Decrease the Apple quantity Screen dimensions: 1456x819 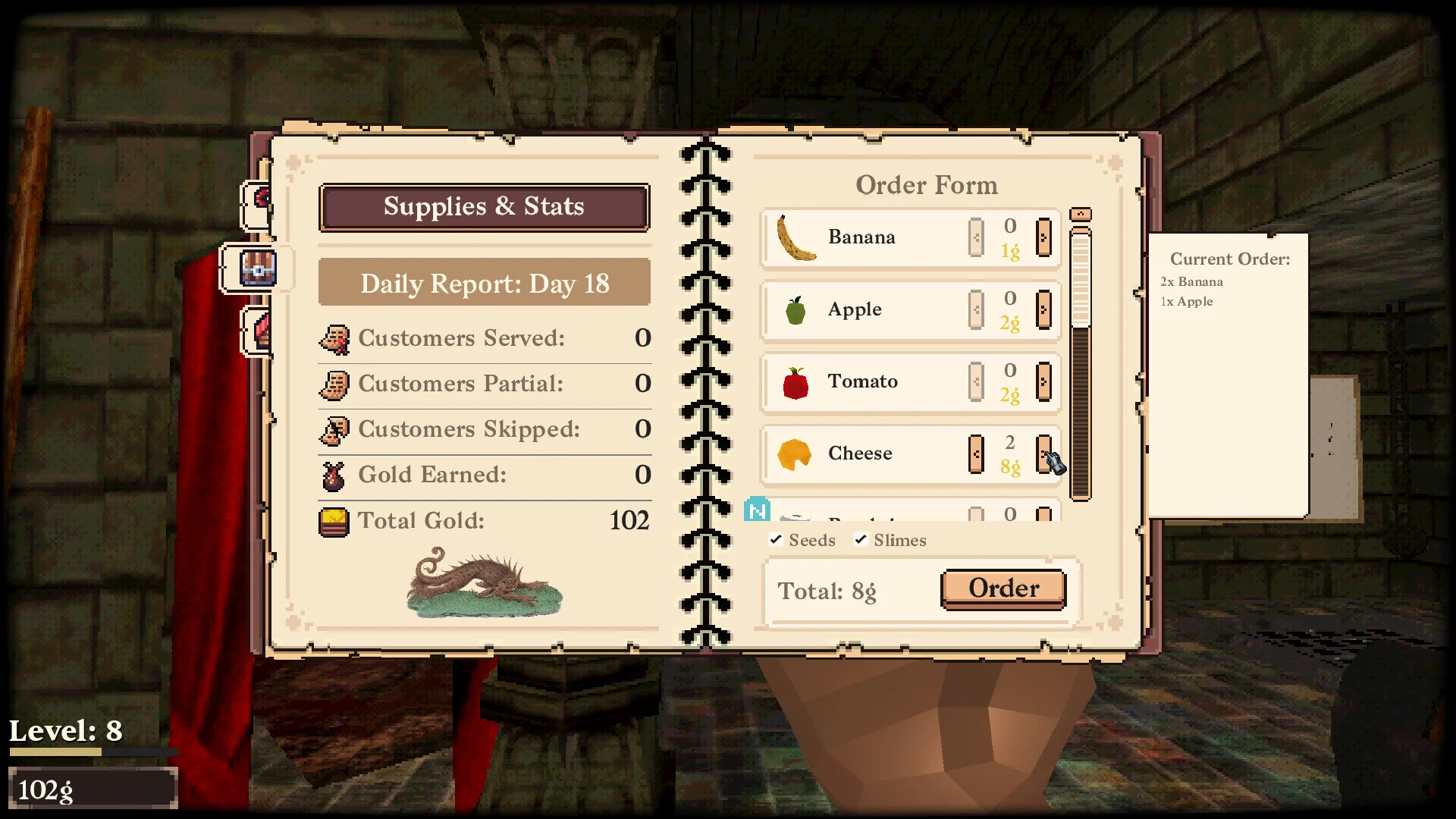coord(976,309)
